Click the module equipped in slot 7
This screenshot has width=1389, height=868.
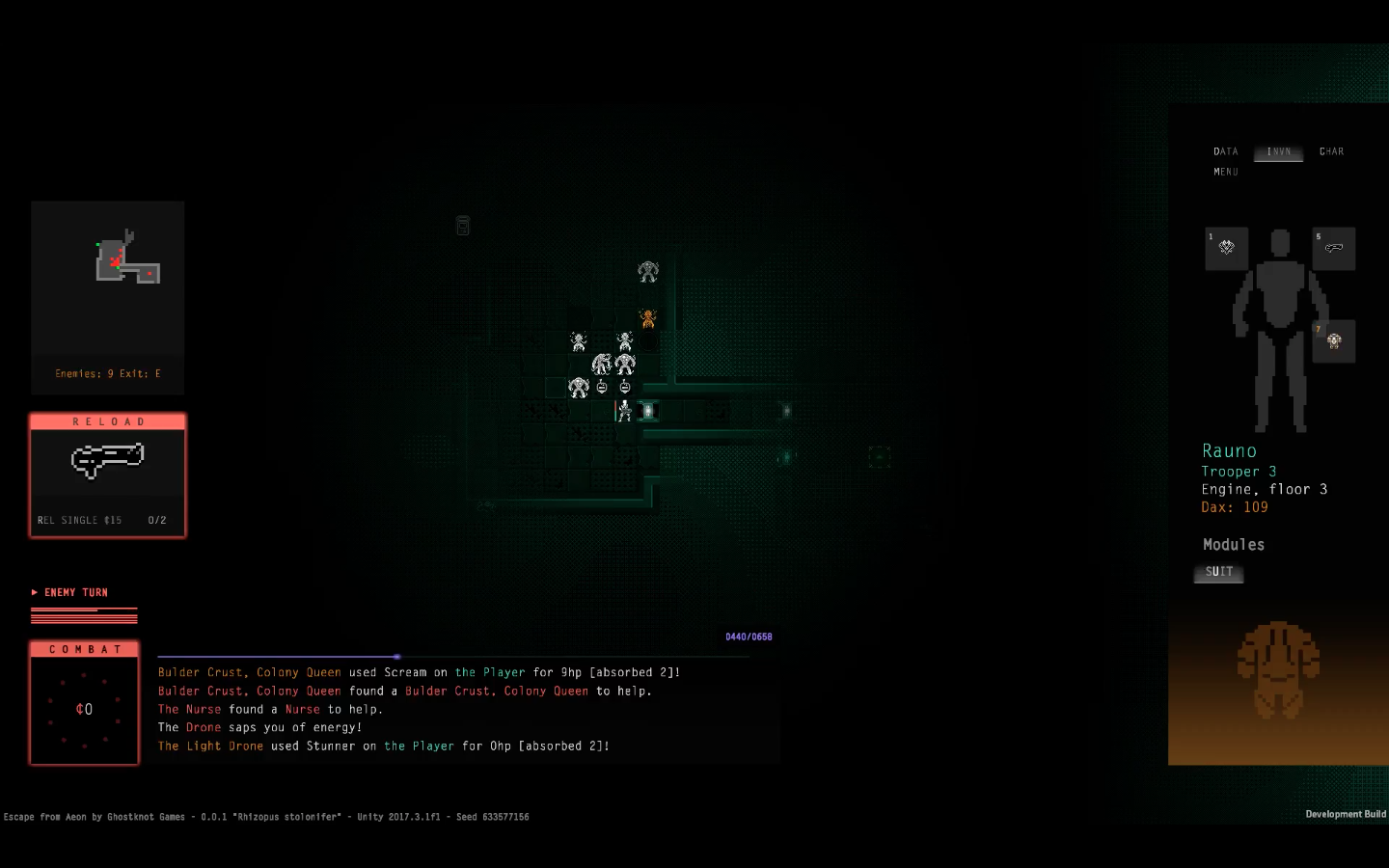[1334, 340]
